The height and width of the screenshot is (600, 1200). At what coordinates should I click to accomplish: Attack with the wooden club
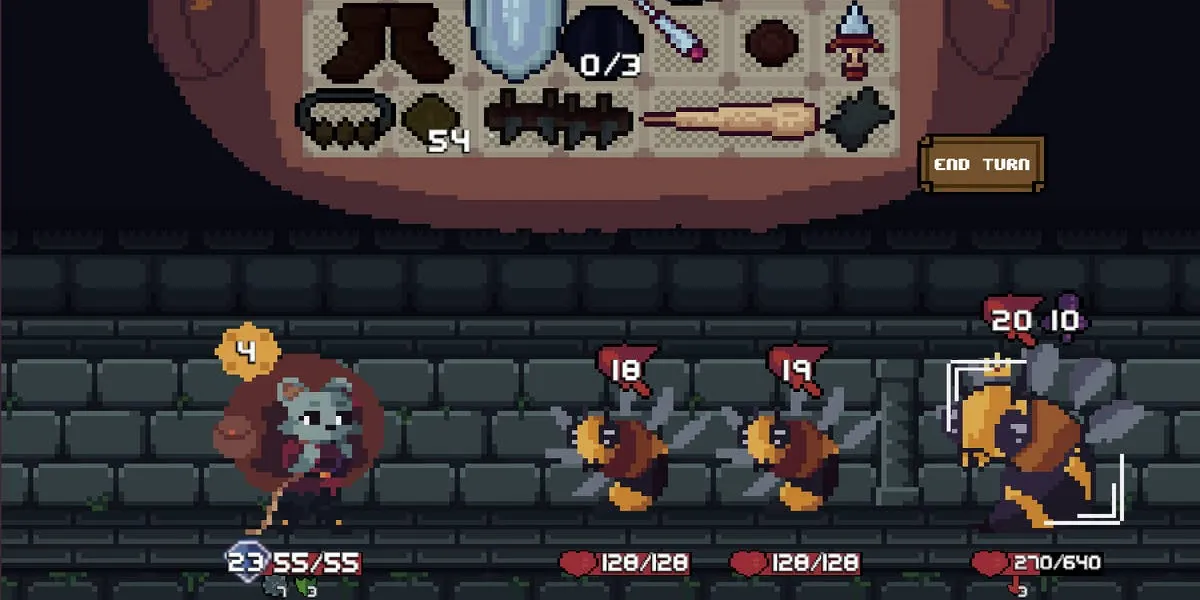[732, 121]
